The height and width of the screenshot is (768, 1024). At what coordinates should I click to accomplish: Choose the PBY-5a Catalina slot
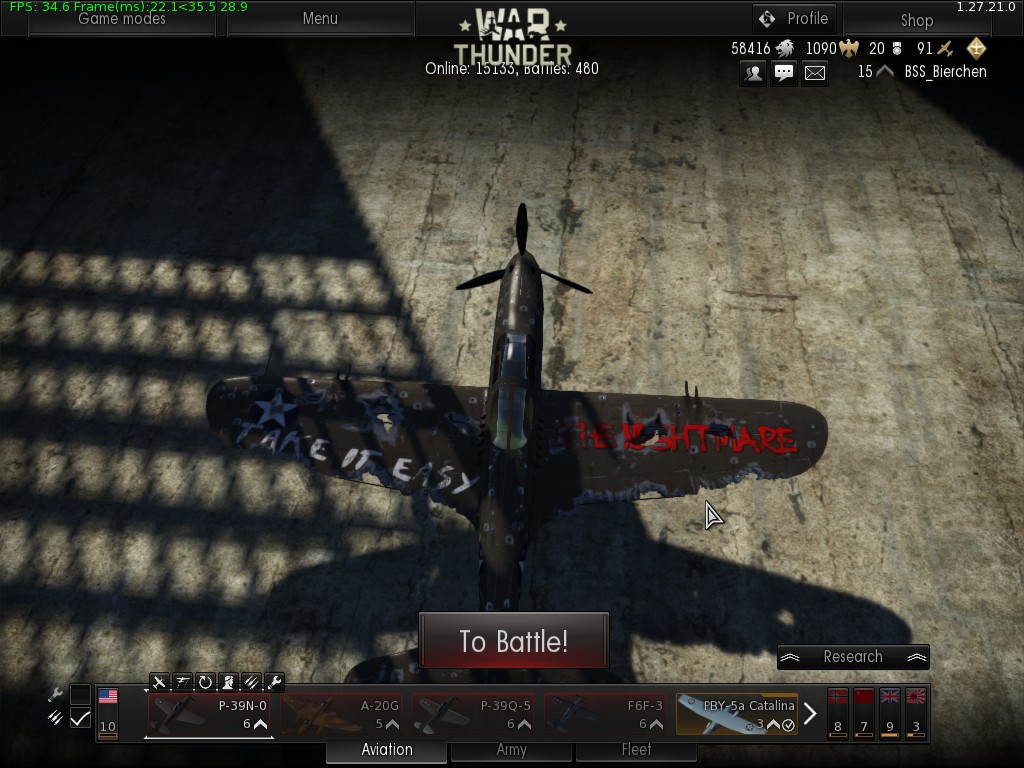pyautogui.click(x=737, y=714)
